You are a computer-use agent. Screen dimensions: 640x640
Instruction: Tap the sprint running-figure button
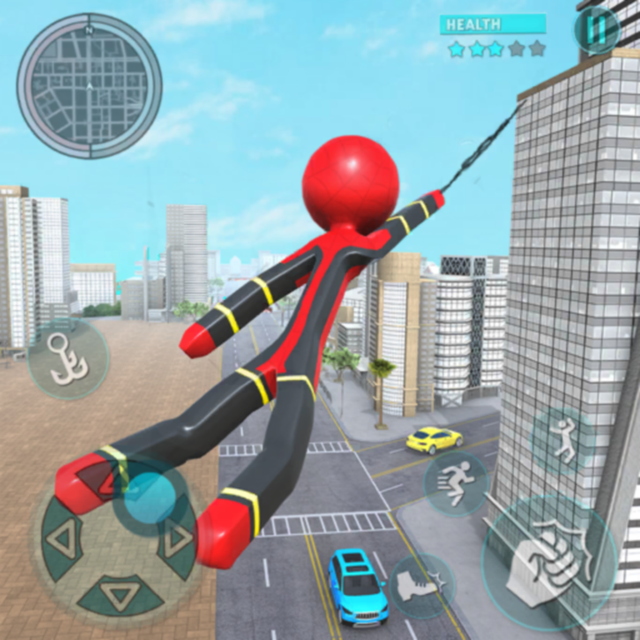coord(456,483)
